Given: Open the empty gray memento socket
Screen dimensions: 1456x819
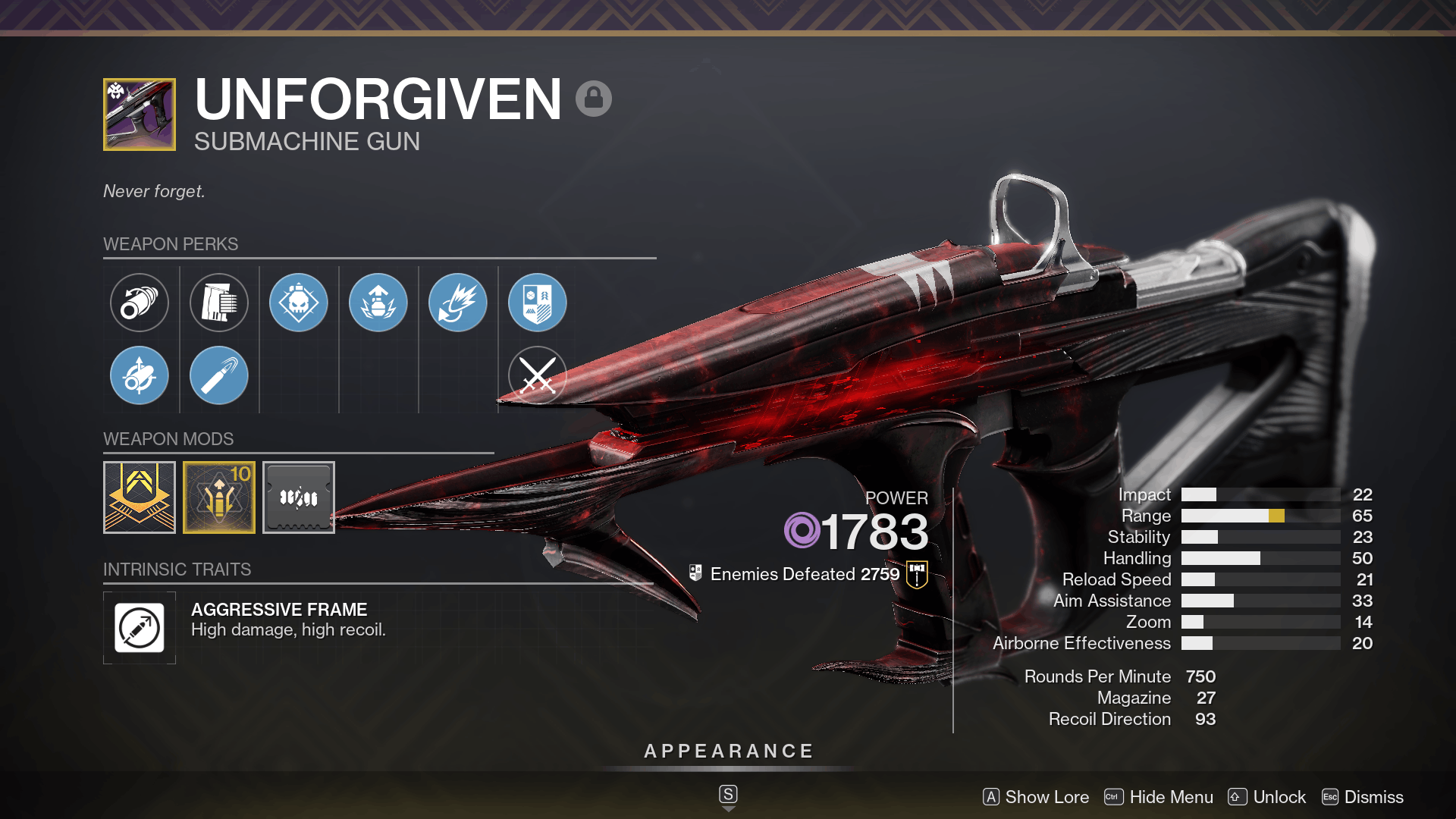Looking at the screenshot, I should 298,497.
